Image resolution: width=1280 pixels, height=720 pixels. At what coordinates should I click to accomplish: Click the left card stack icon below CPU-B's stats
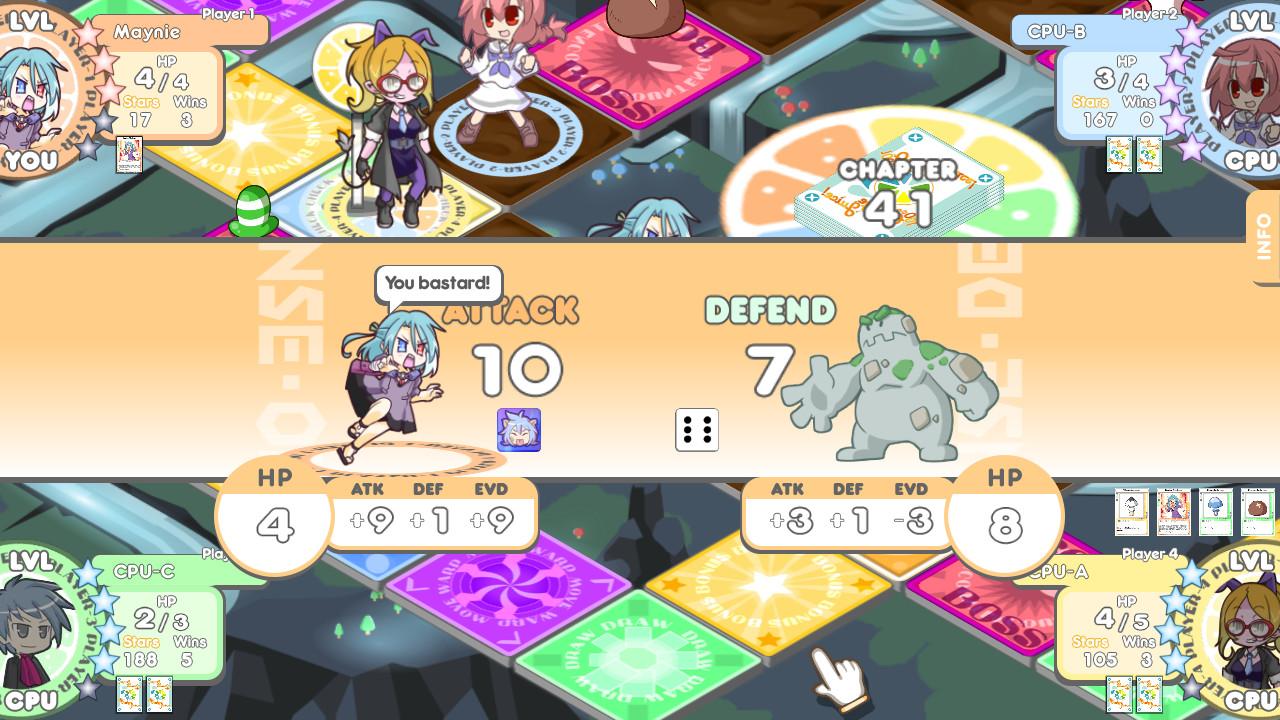(1120, 156)
